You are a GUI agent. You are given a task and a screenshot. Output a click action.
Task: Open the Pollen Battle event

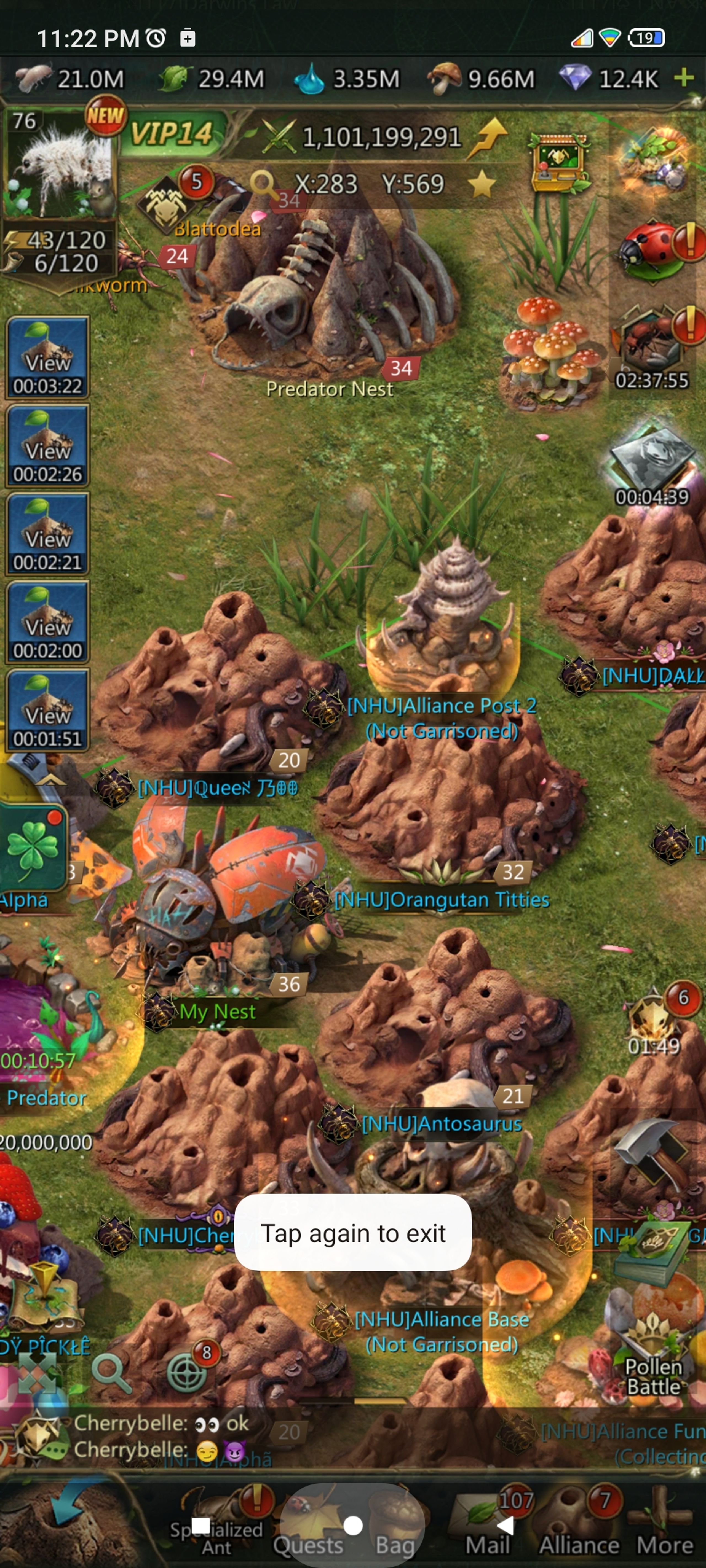point(653,1357)
